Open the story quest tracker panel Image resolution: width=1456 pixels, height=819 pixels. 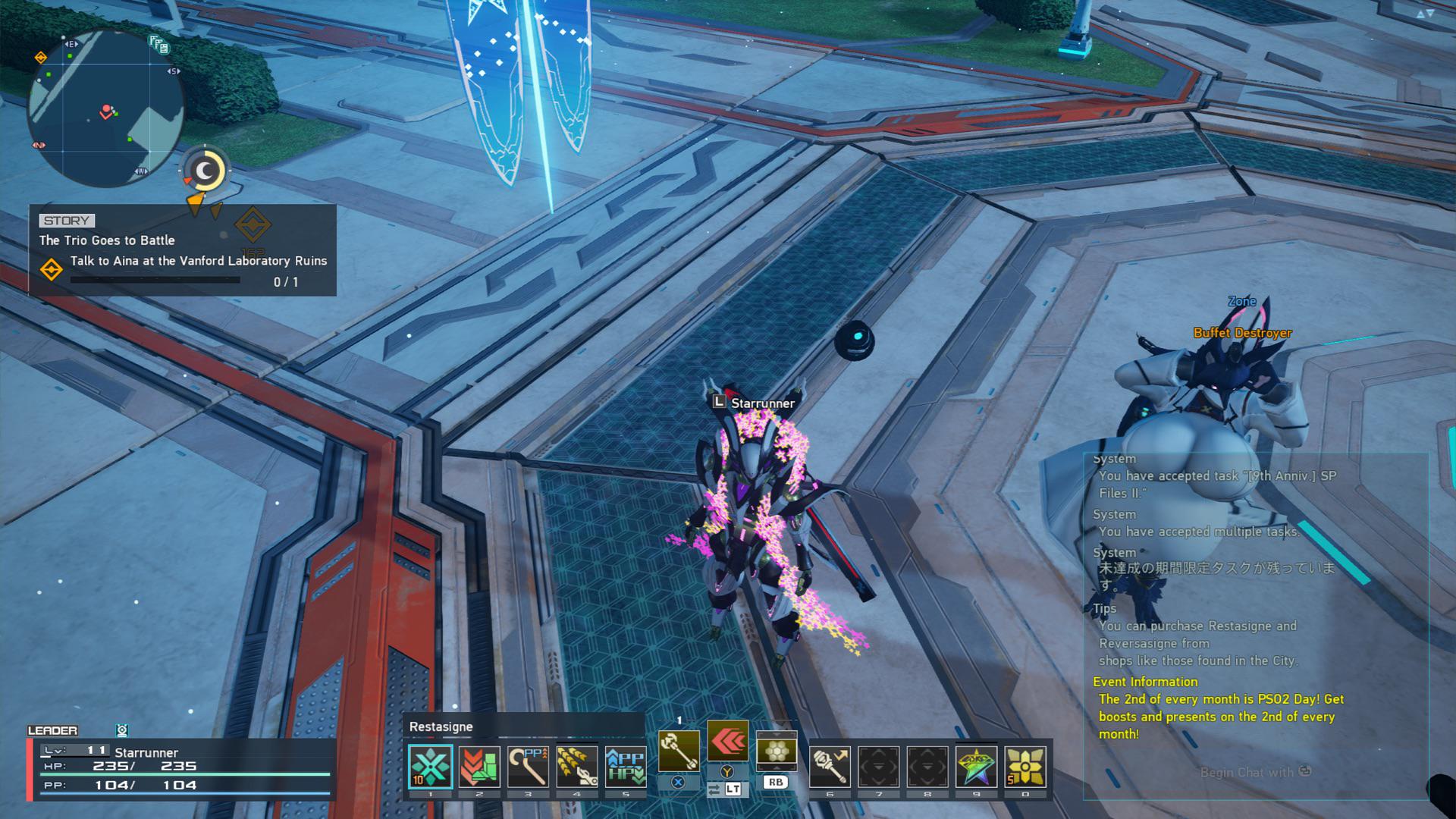(x=183, y=250)
